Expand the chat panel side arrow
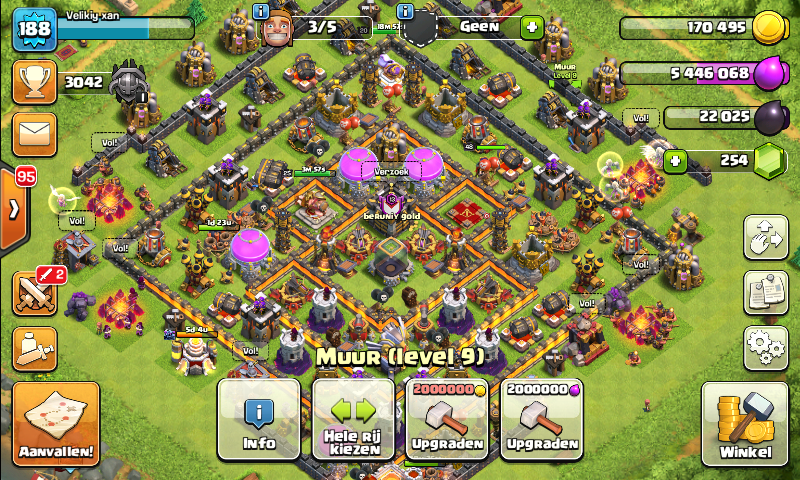 click(14, 210)
